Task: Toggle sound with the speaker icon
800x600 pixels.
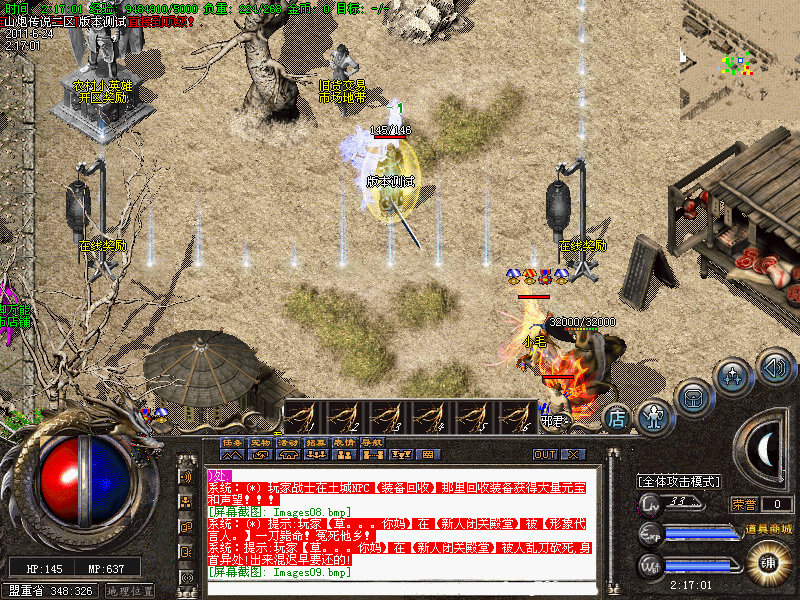Action: [x=774, y=365]
